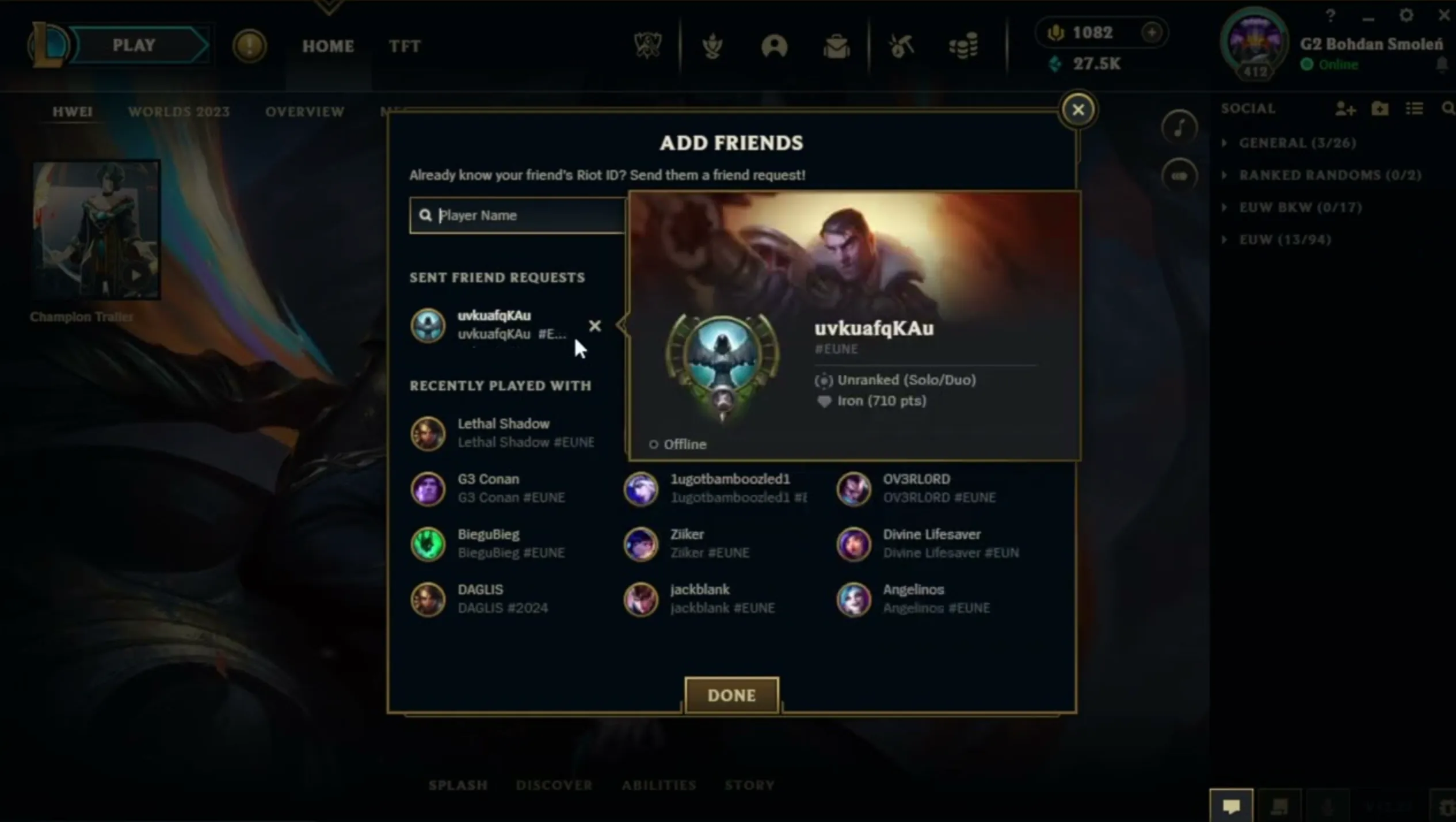
Task: Click the DONE button
Action: 731,695
